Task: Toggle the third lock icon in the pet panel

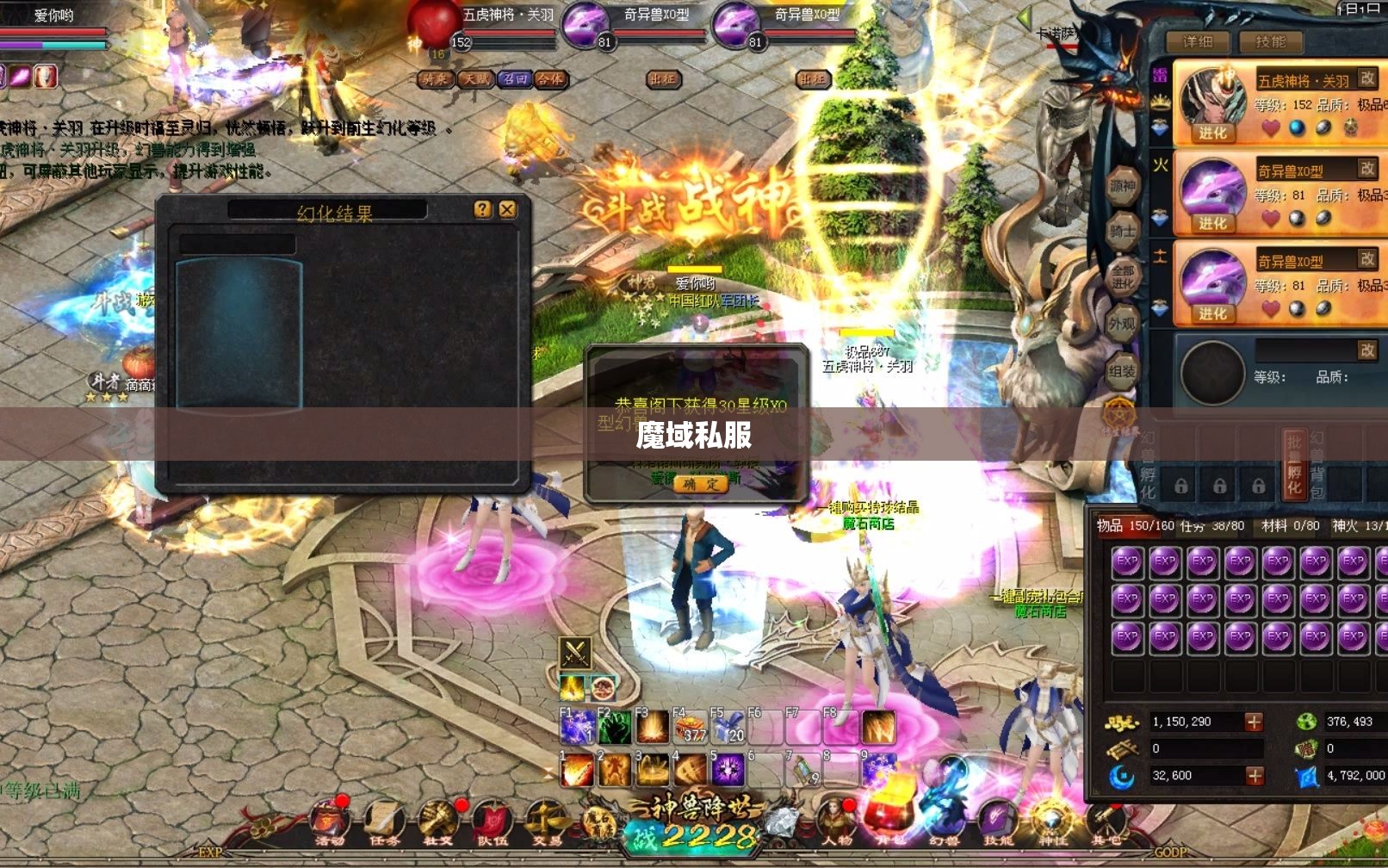Action: [x=1258, y=488]
